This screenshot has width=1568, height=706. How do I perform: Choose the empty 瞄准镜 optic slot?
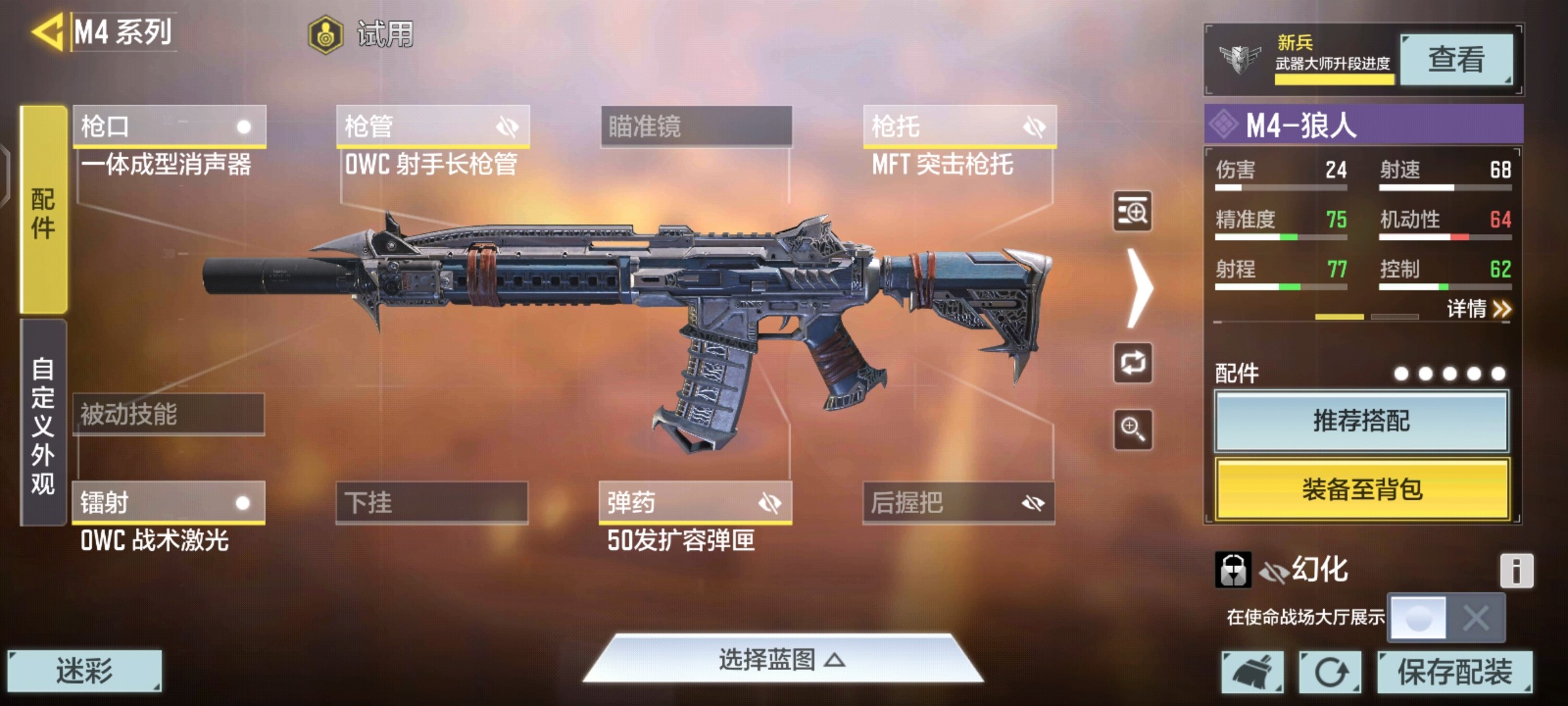(x=696, y=126)
